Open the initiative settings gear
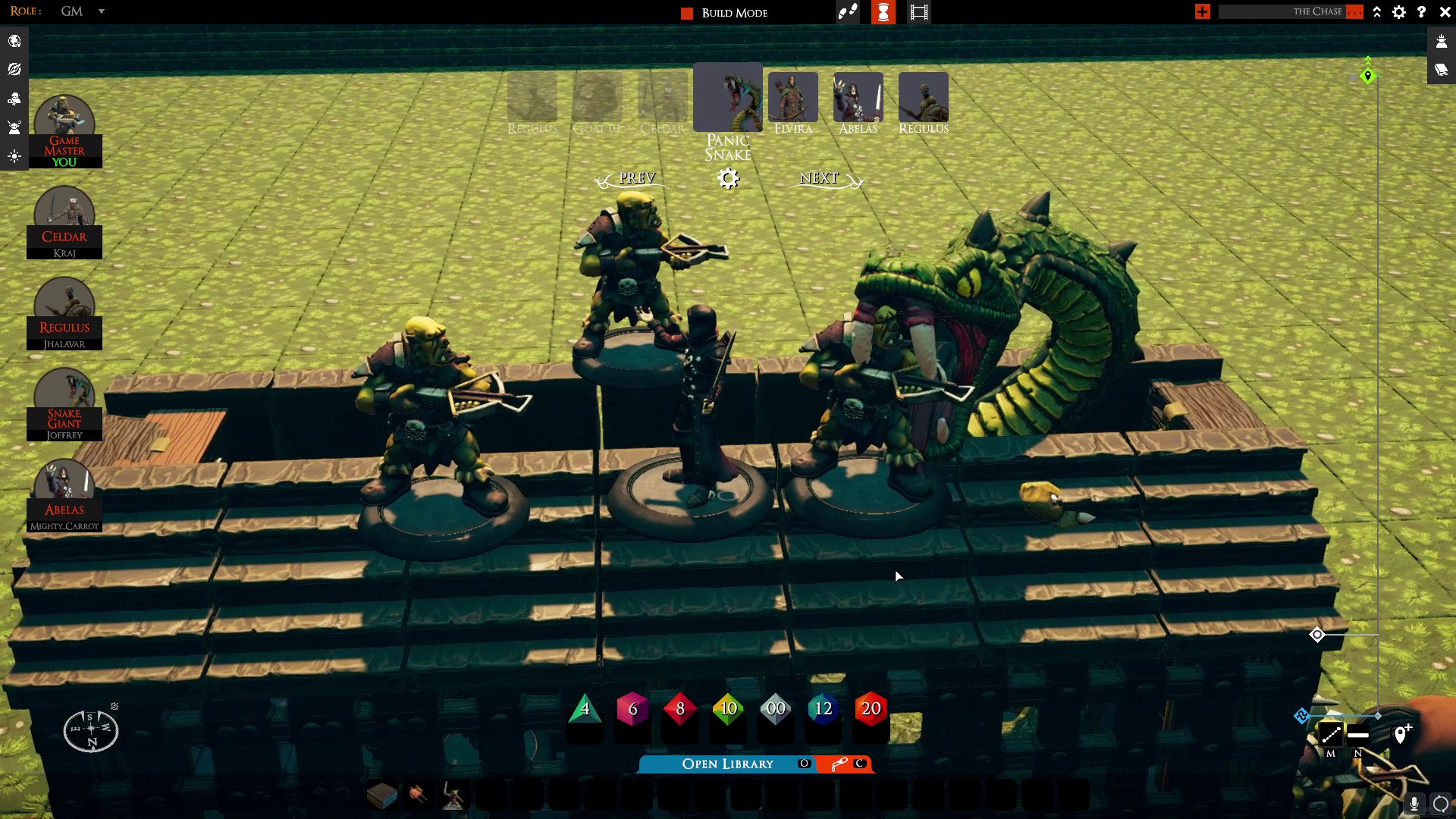Viewport: 1456px width, 819px height. tap(728, 178)
